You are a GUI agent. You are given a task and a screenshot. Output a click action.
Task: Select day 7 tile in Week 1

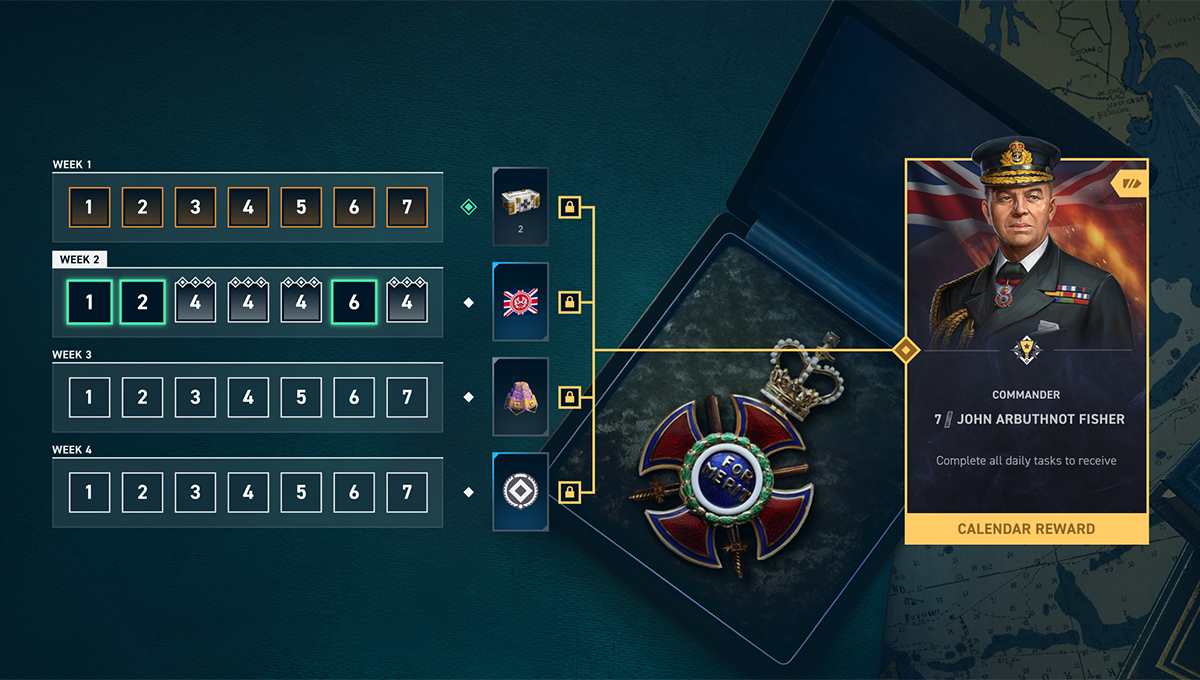[x=407, y=208]
